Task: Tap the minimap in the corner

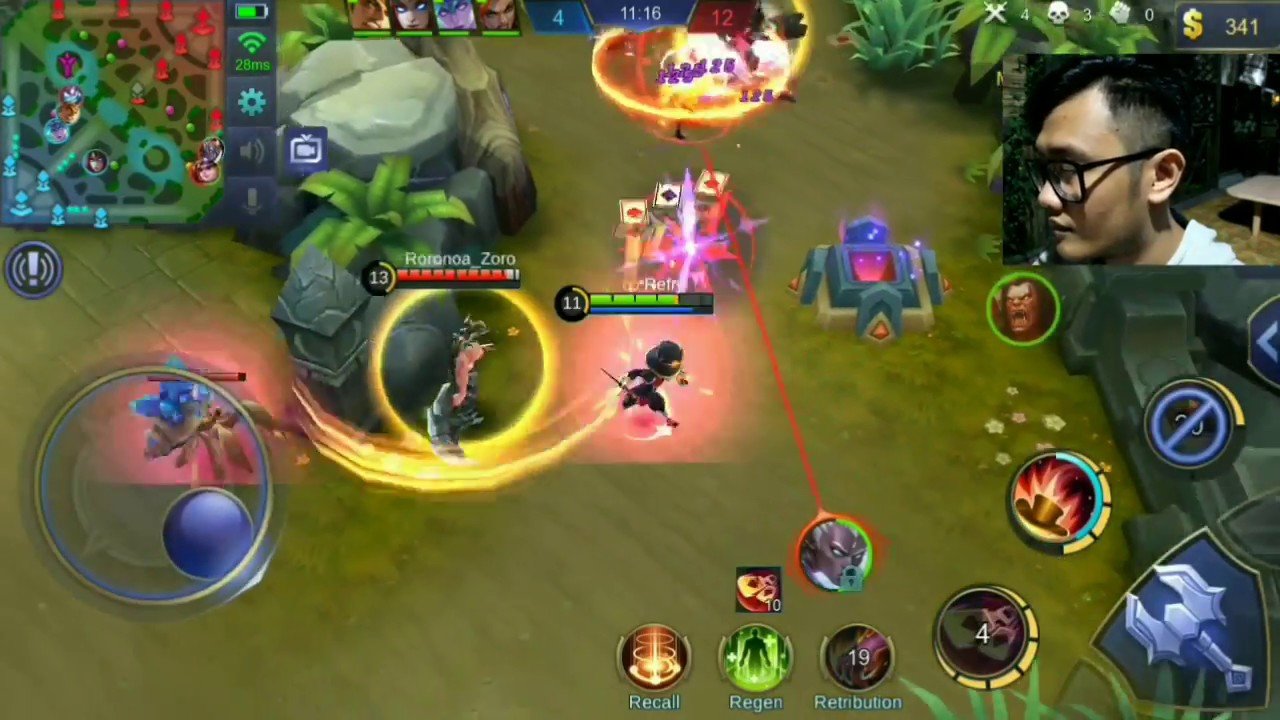Action: click(112, 110)
